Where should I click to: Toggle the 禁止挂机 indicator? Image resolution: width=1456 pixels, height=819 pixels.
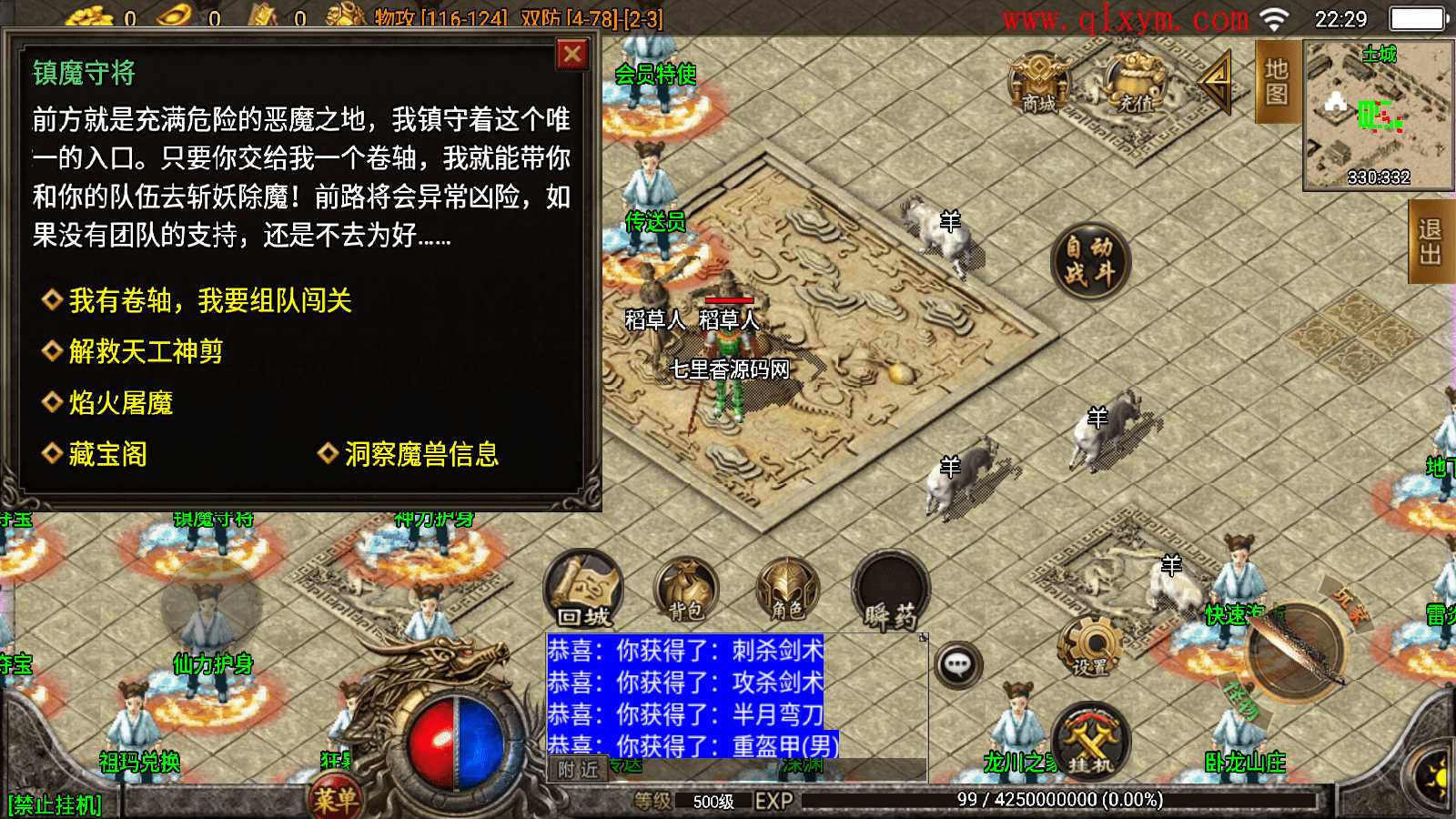[x=56, y=803]
